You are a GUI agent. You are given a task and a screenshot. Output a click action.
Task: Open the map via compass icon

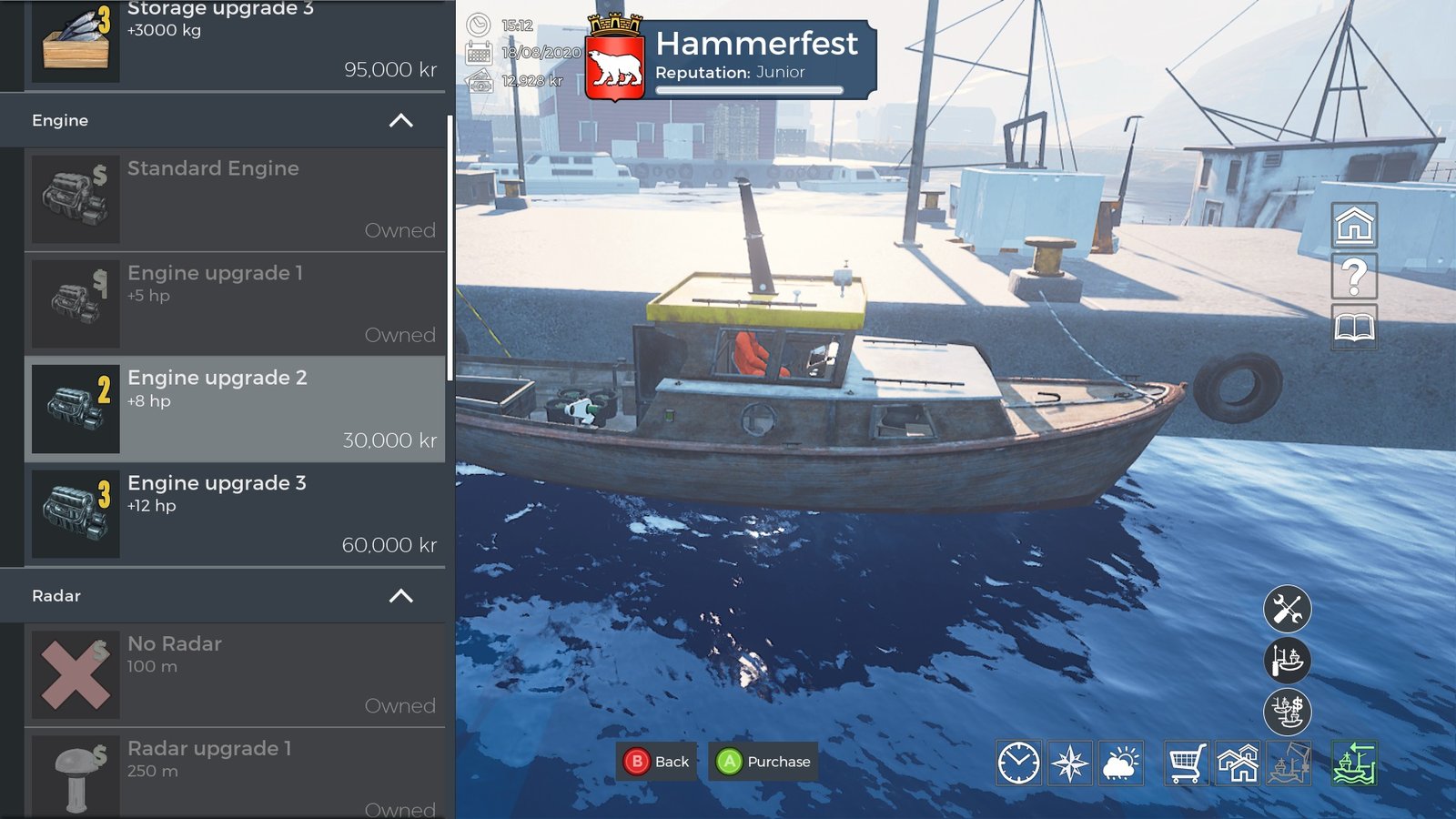(x=1071, y=764)
